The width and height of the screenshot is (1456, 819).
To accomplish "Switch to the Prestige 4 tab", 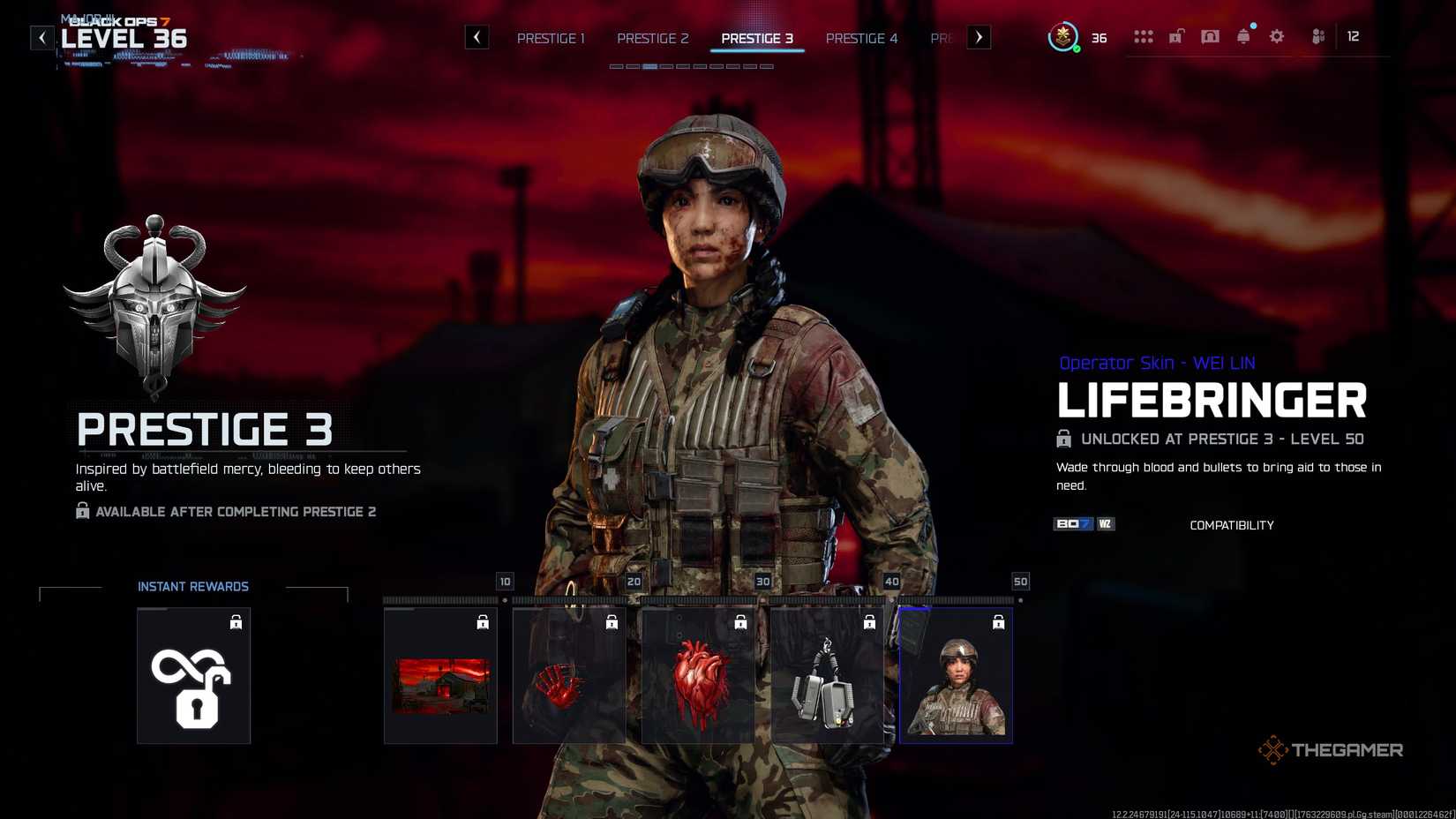I will click(862, 38).
